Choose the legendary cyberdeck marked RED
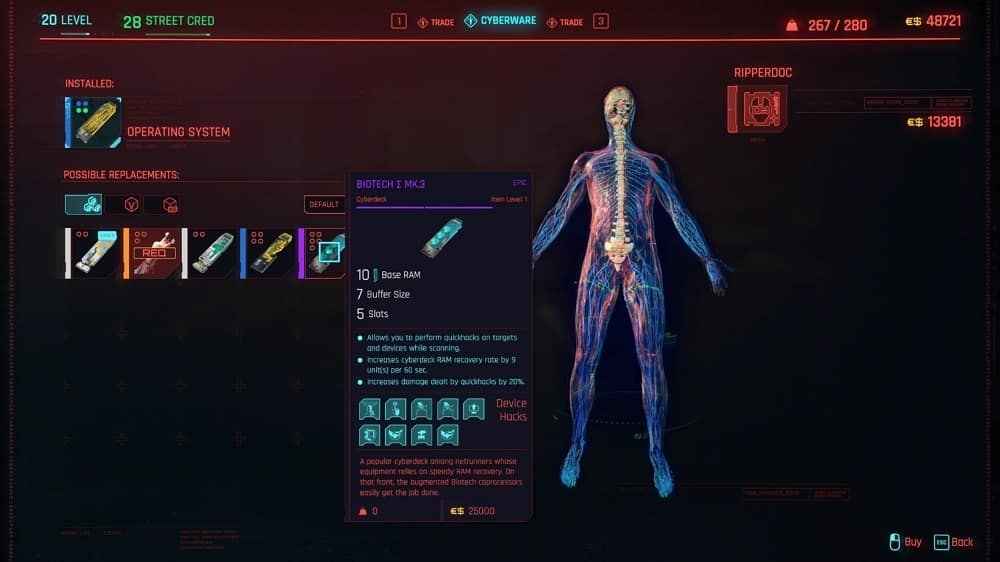 153,253
